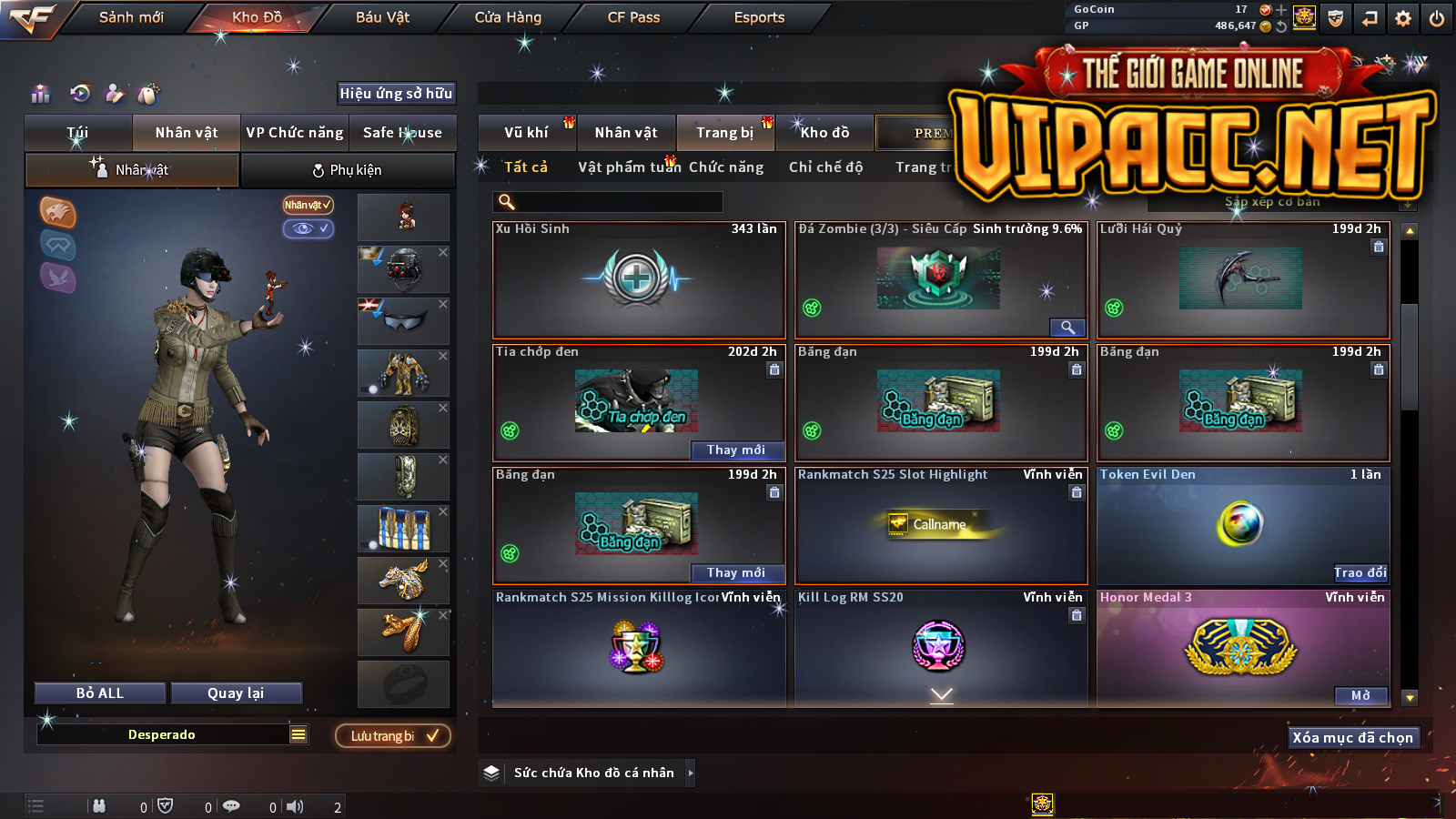Go to the Sảnh mới lobby
Image resolution: width=1456 pixels, height=819 pixels.
click(131, 17)
